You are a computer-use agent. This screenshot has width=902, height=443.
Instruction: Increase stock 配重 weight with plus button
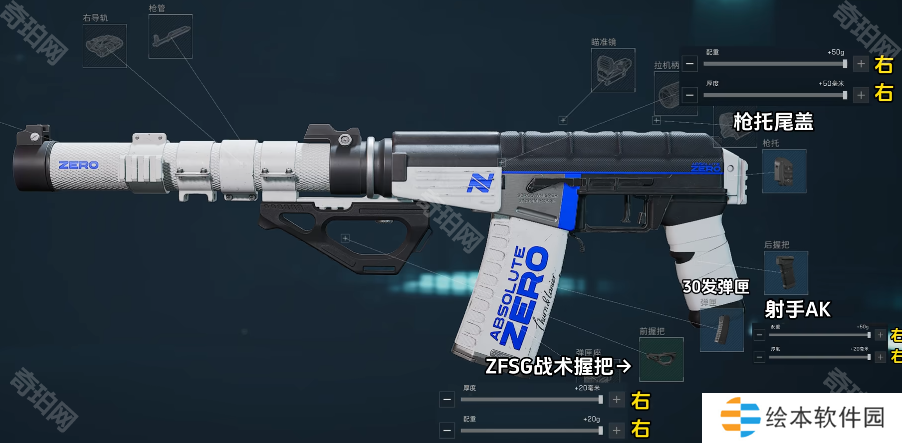861,64
